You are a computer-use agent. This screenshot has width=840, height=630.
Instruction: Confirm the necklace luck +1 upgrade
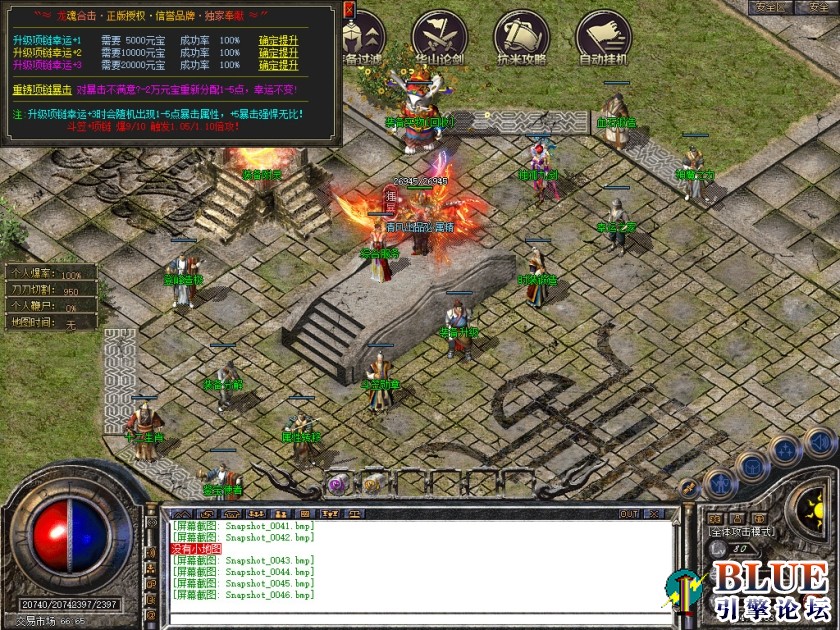pyautogui.click(x=278, y=40)
